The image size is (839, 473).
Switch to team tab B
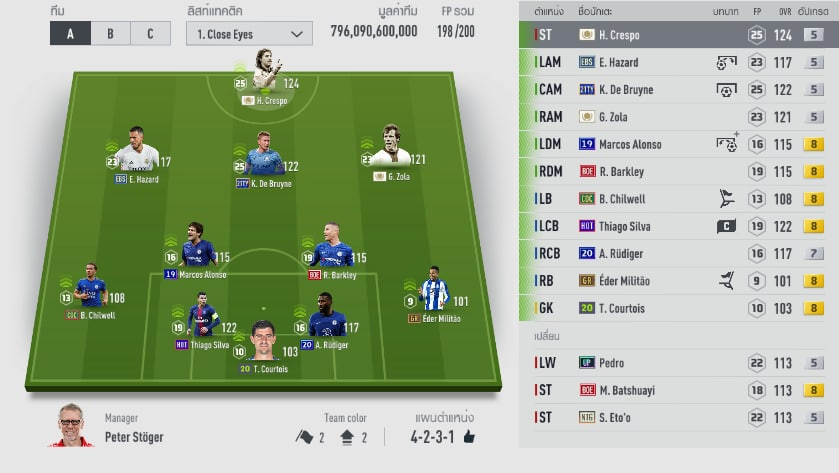click(x=110, y=33)
